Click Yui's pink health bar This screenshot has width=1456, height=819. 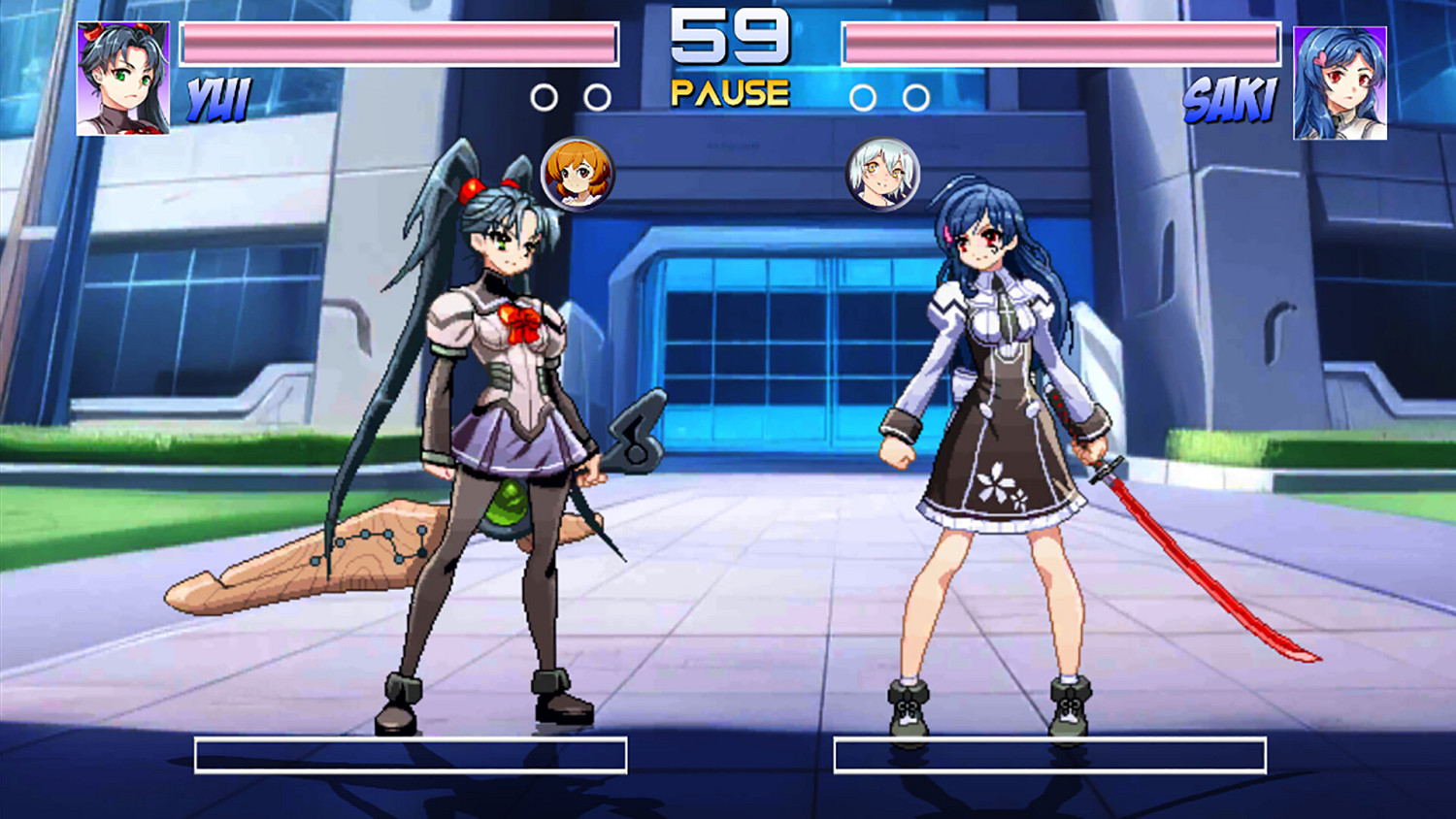[398, 43]
